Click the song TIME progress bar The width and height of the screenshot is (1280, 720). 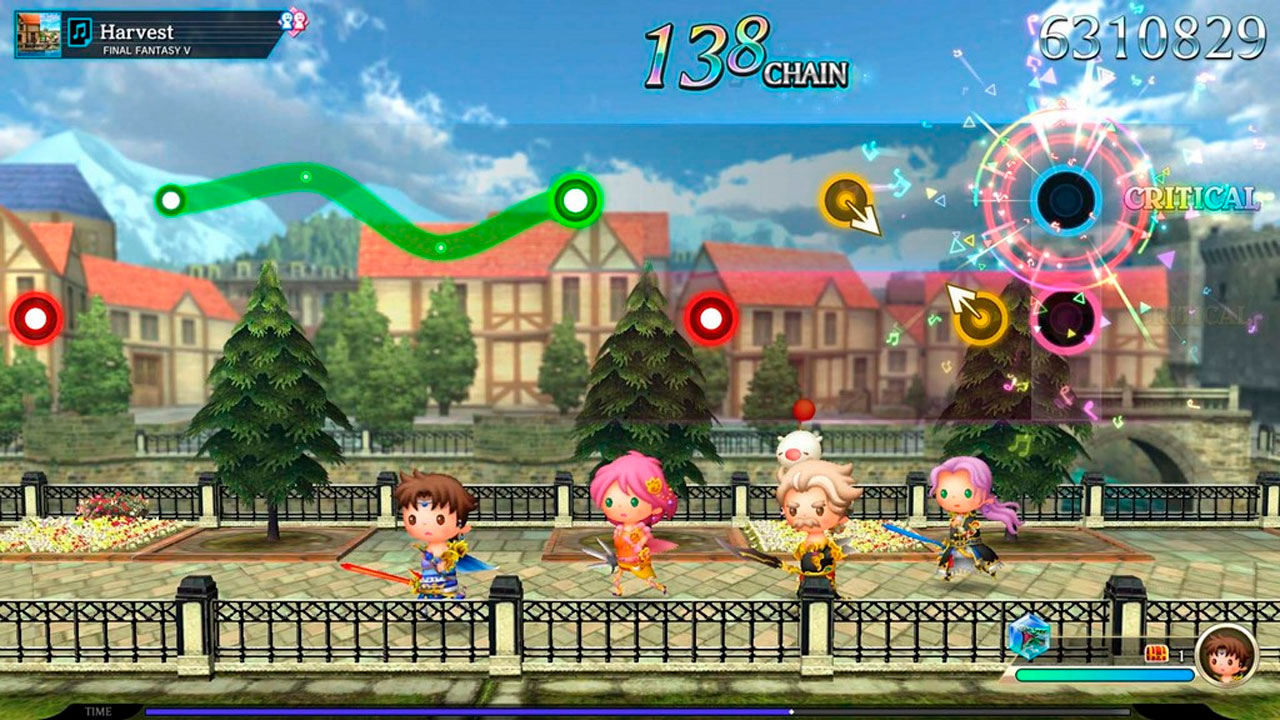638,712
